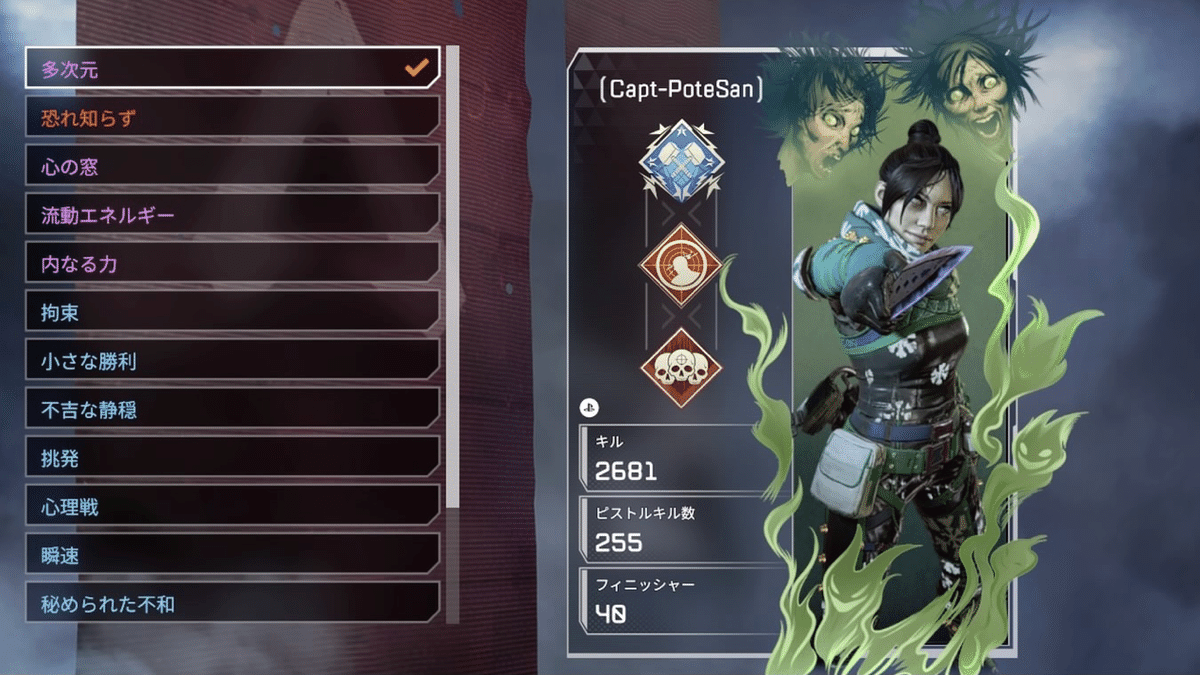Select the 瞬速 list row

point(232,556)
